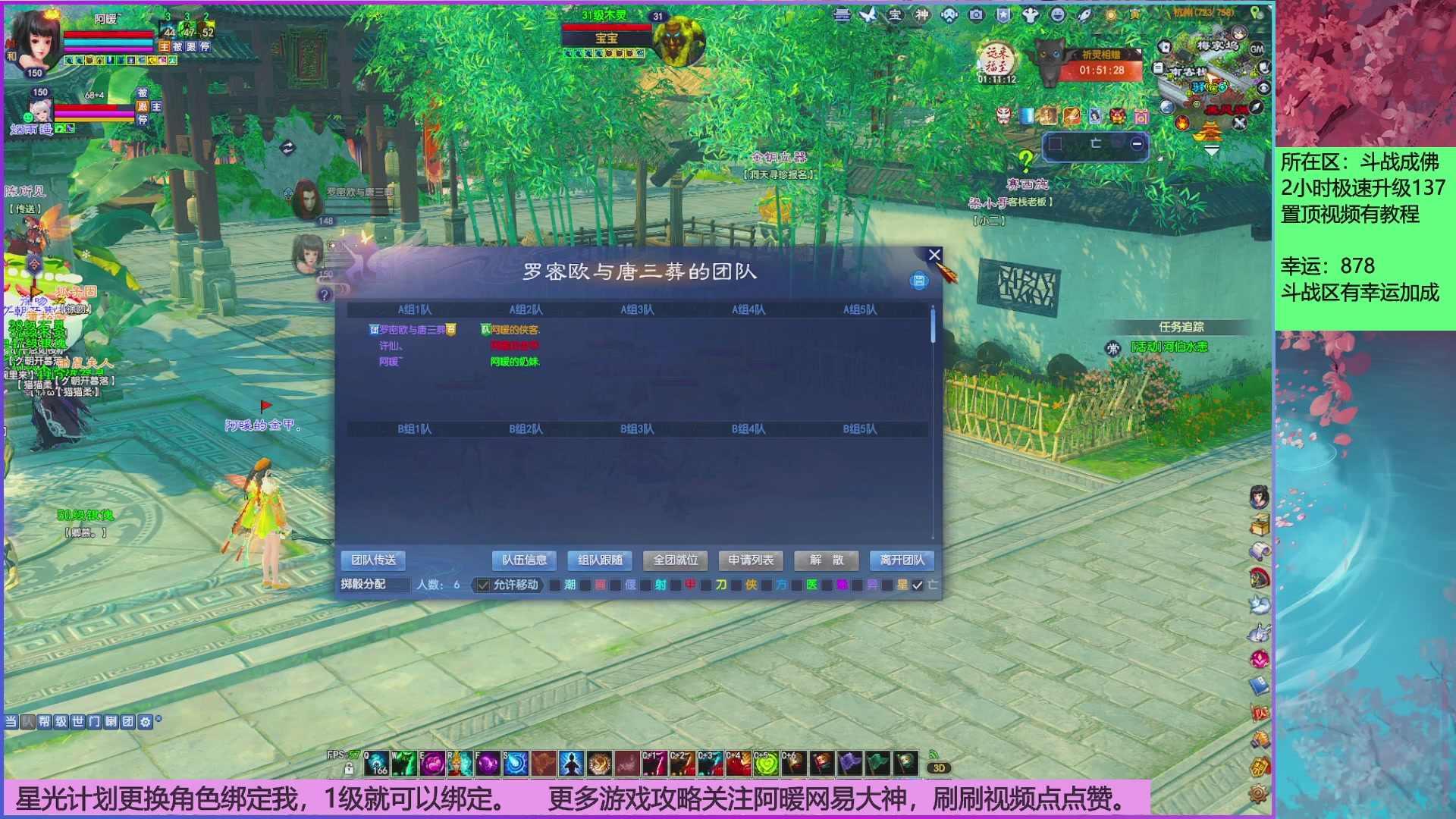
Task: Open the screenshot camera icon on the top toolbar
Action: pos(976,16)
